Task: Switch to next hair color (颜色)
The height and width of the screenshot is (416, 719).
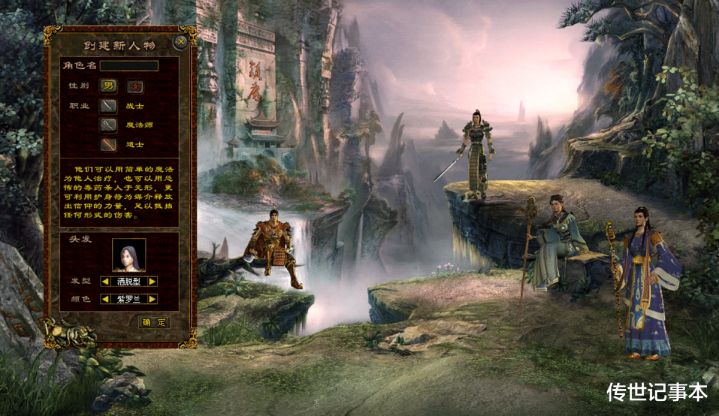Action: pyautogui.click(x=153, y=298)
